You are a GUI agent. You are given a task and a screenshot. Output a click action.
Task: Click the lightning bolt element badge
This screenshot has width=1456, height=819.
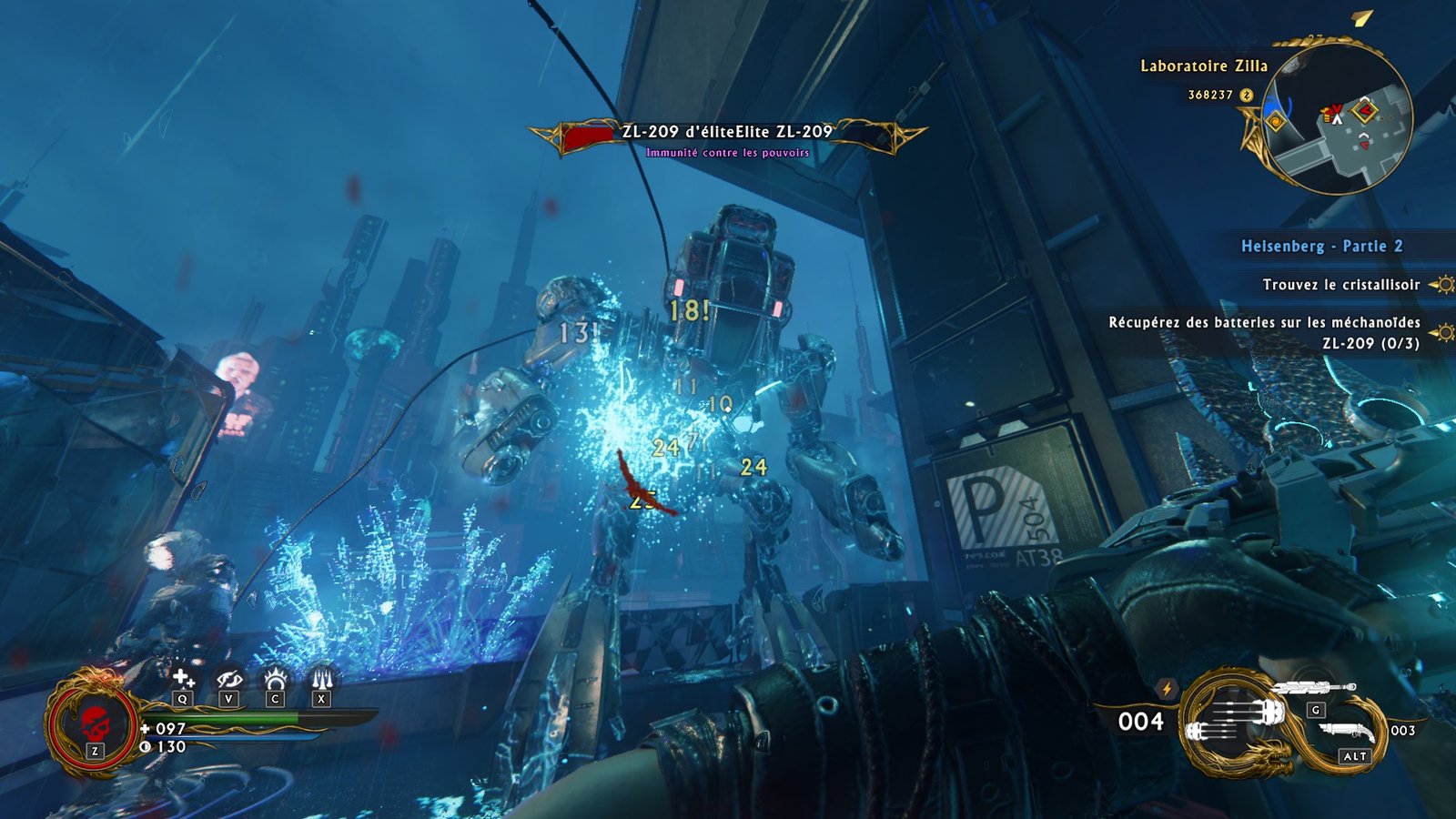tap(1167, 689)
